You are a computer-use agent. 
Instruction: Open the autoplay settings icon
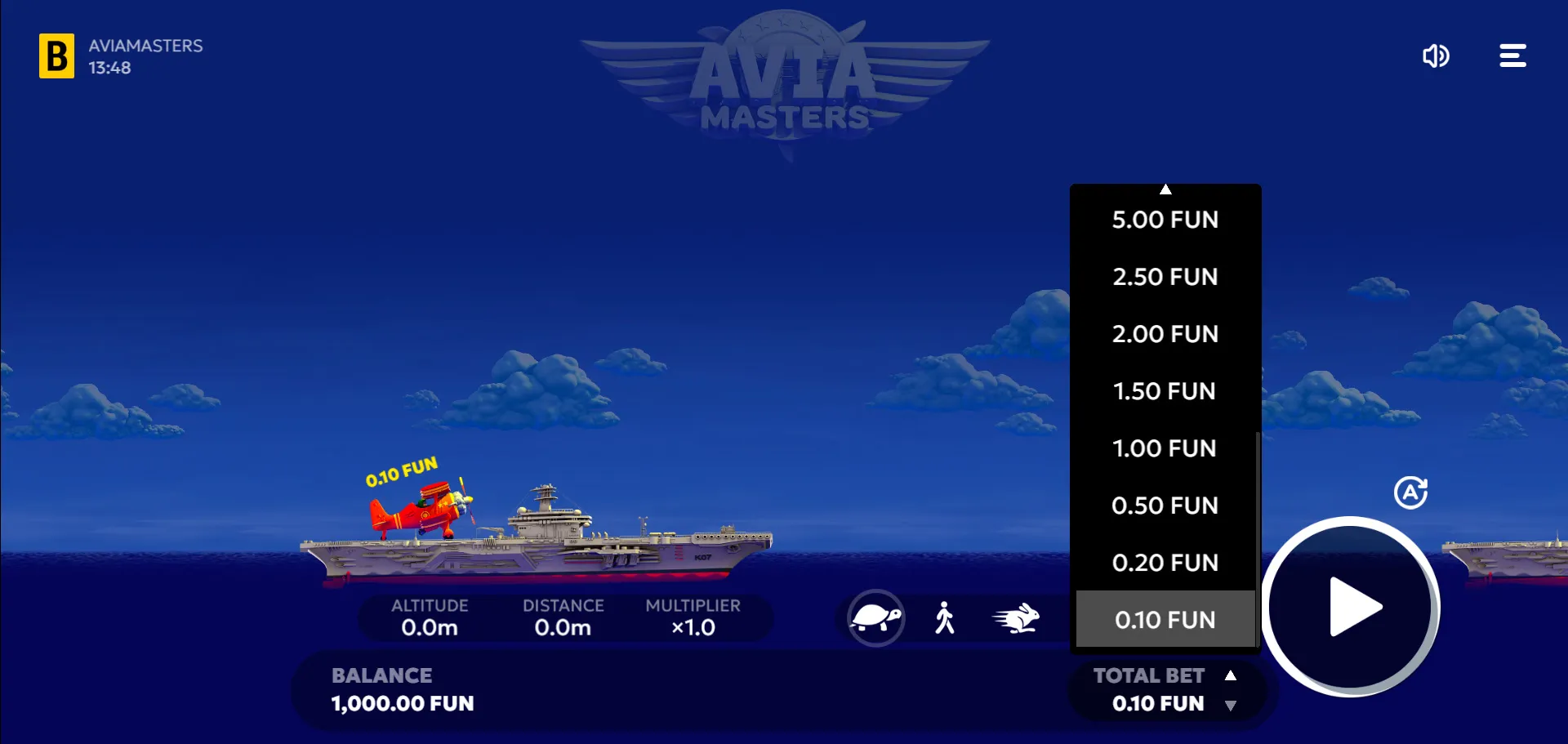[x=1410, y=492]
